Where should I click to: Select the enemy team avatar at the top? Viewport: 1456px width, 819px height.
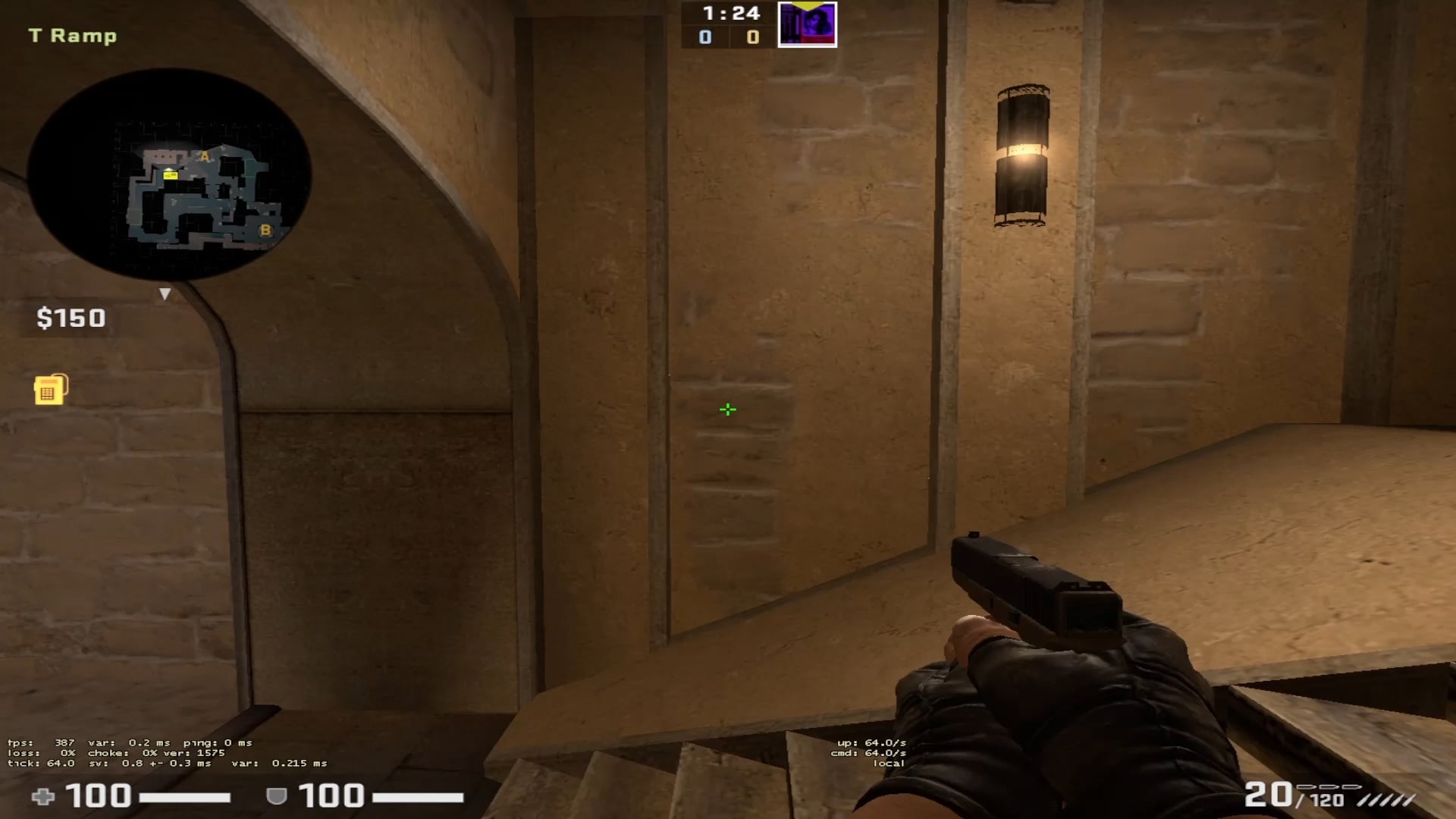[807, 24]
